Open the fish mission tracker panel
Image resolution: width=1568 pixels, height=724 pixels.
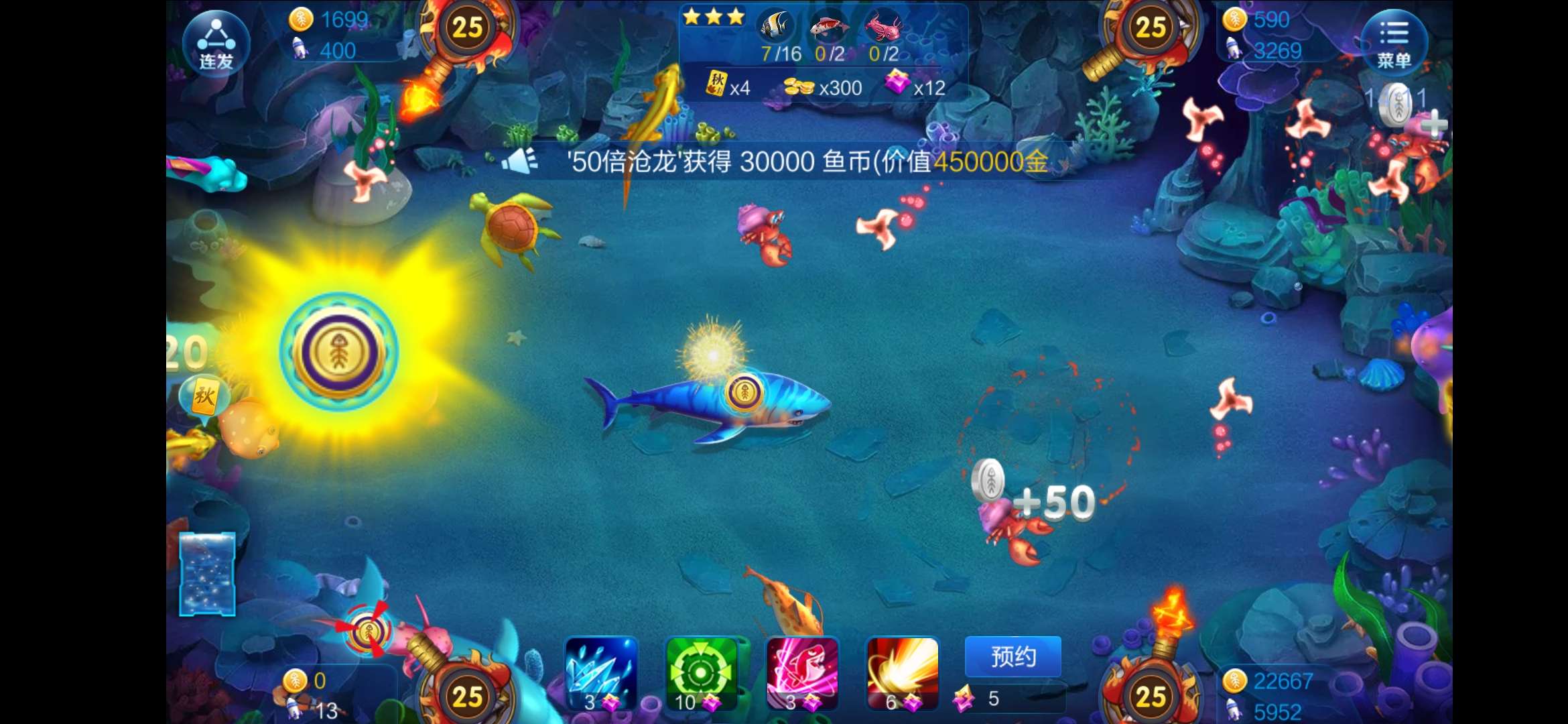click(x=824, y=54)
